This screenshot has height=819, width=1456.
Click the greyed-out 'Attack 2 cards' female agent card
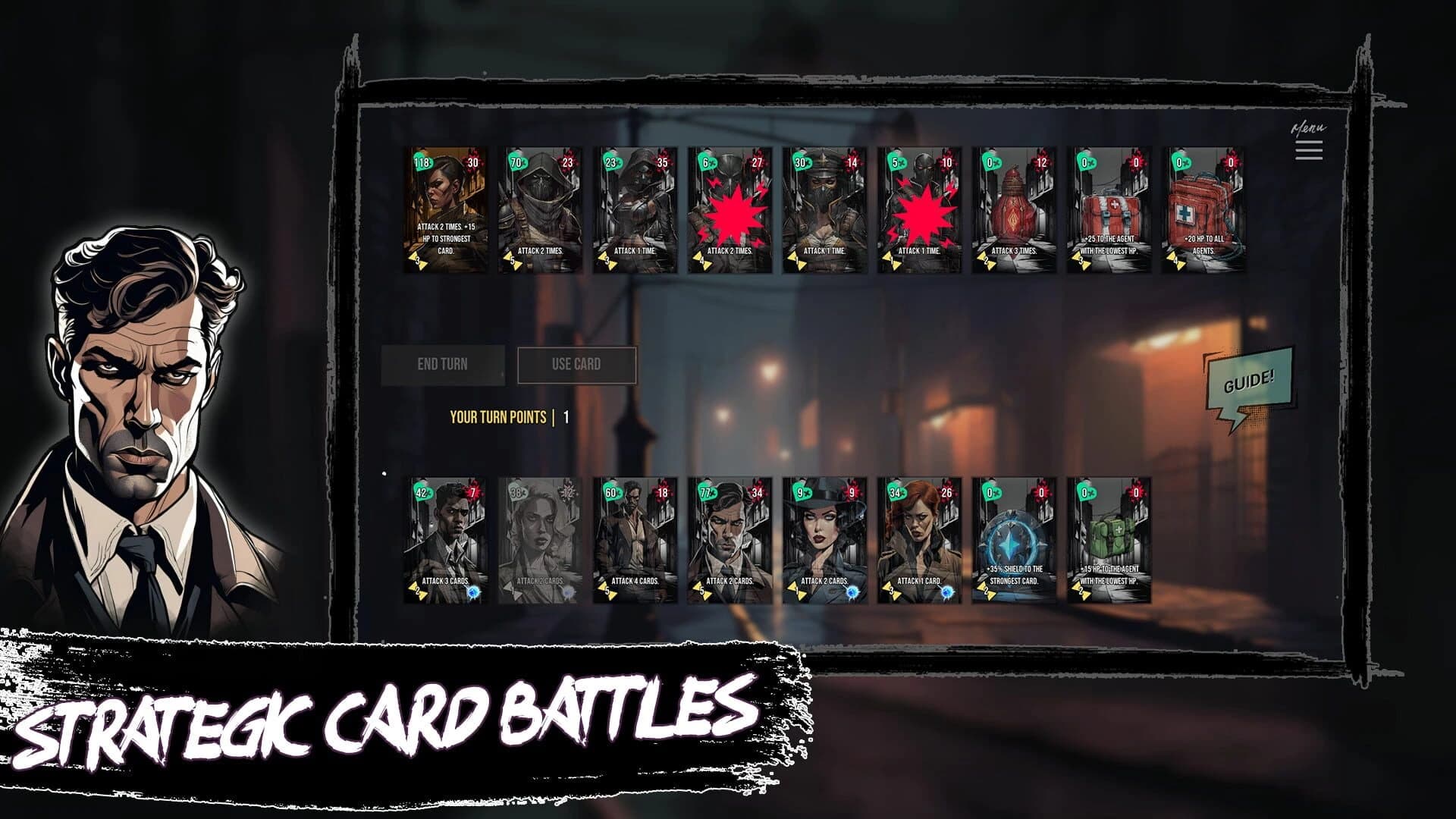pyautogui.click(x=540, y=538)
